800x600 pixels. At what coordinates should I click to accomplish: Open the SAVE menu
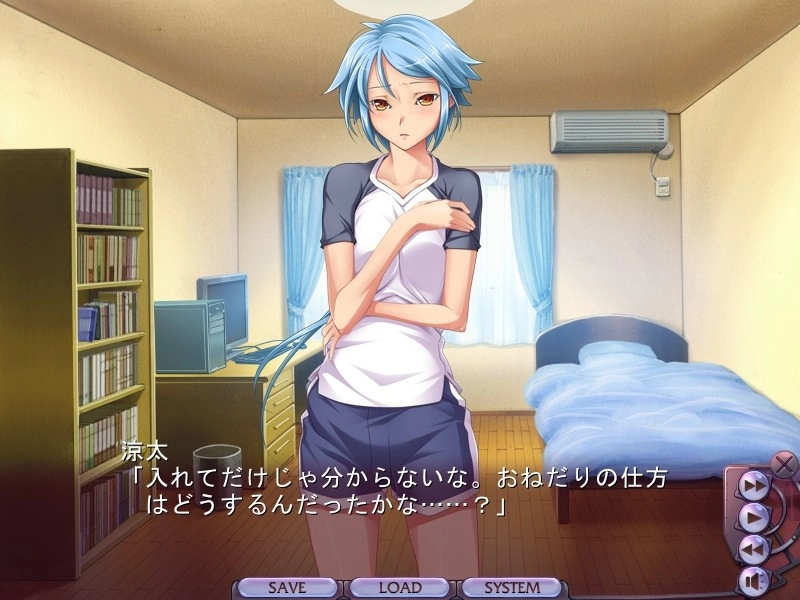[x=287, y=588]
